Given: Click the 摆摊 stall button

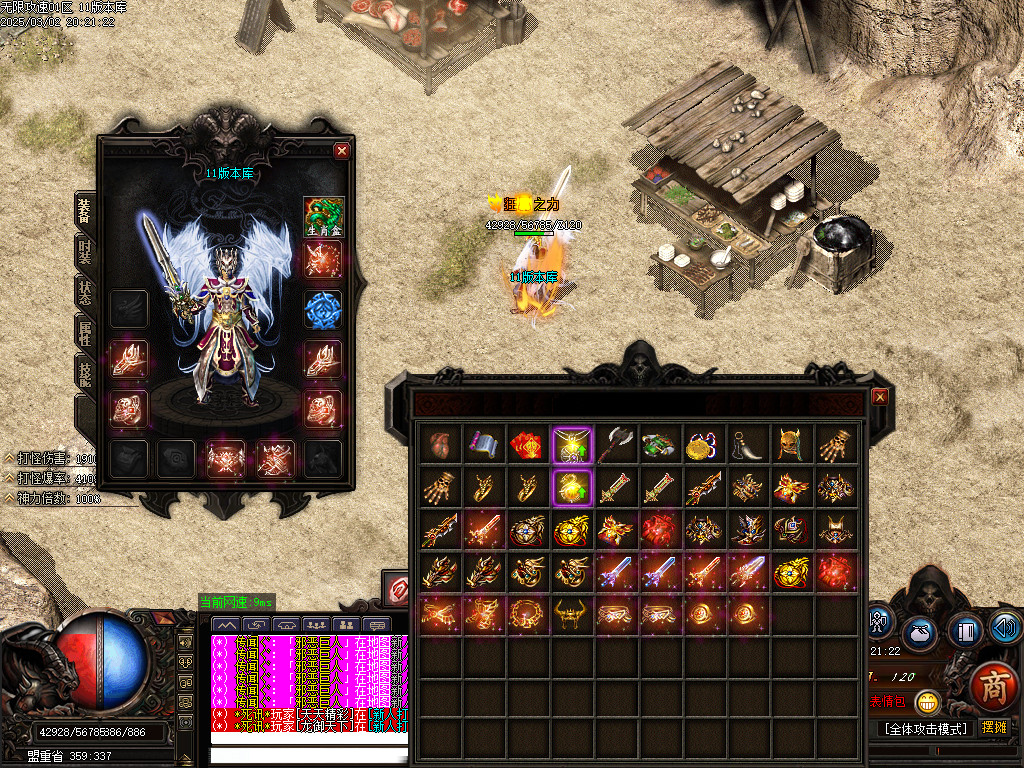Looking at the screenshot, I should (993, 727).
